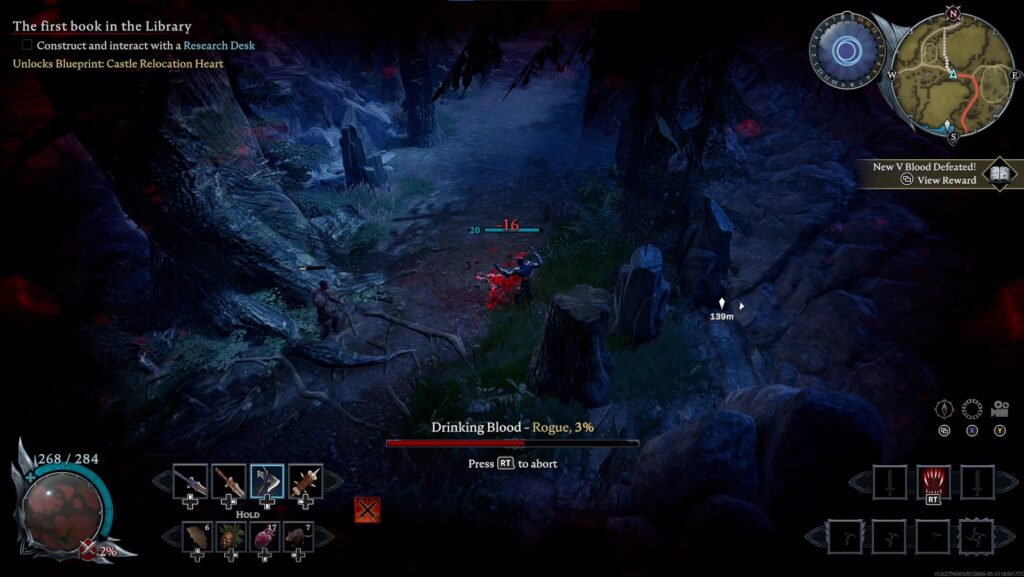Use the pinecone consumable slot
Image resolution: width=1024 pixels, height=577 pixels.
(228, 537)
